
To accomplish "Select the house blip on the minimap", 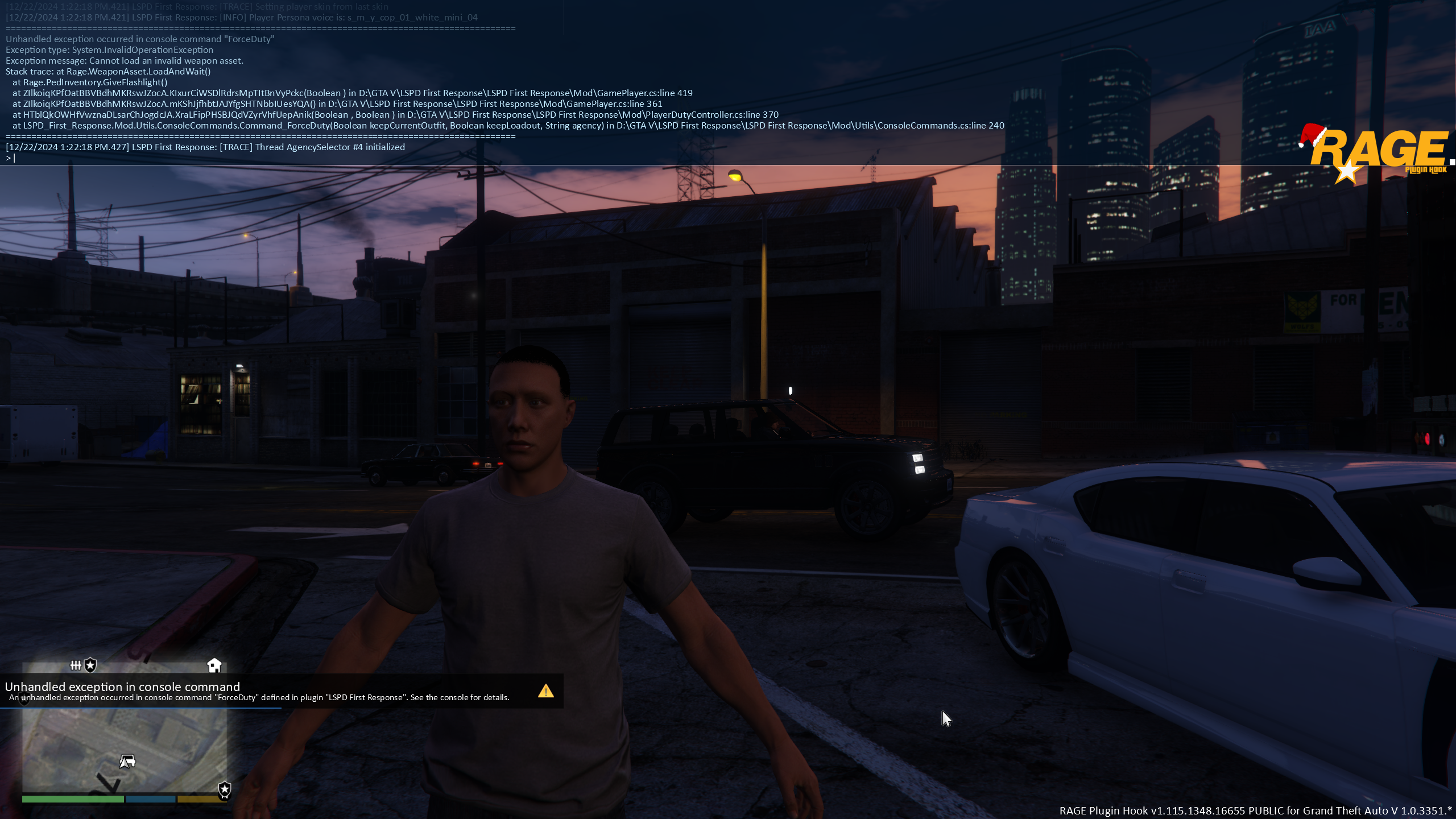I will (x=214, y=665).
